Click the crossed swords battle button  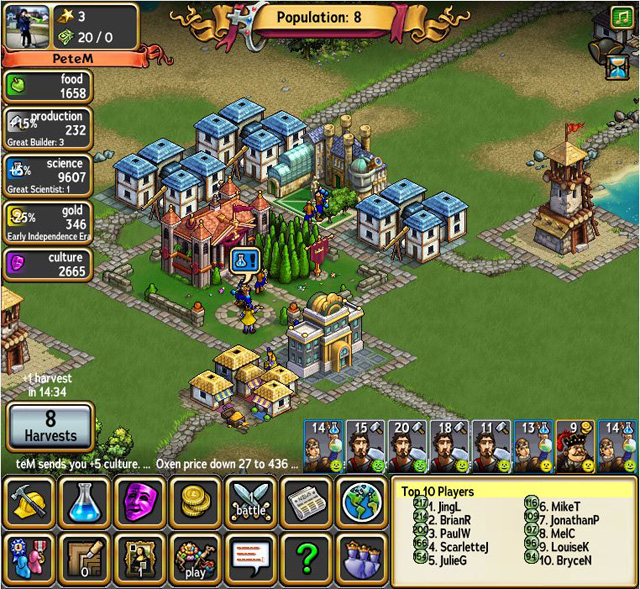(251, 502)
